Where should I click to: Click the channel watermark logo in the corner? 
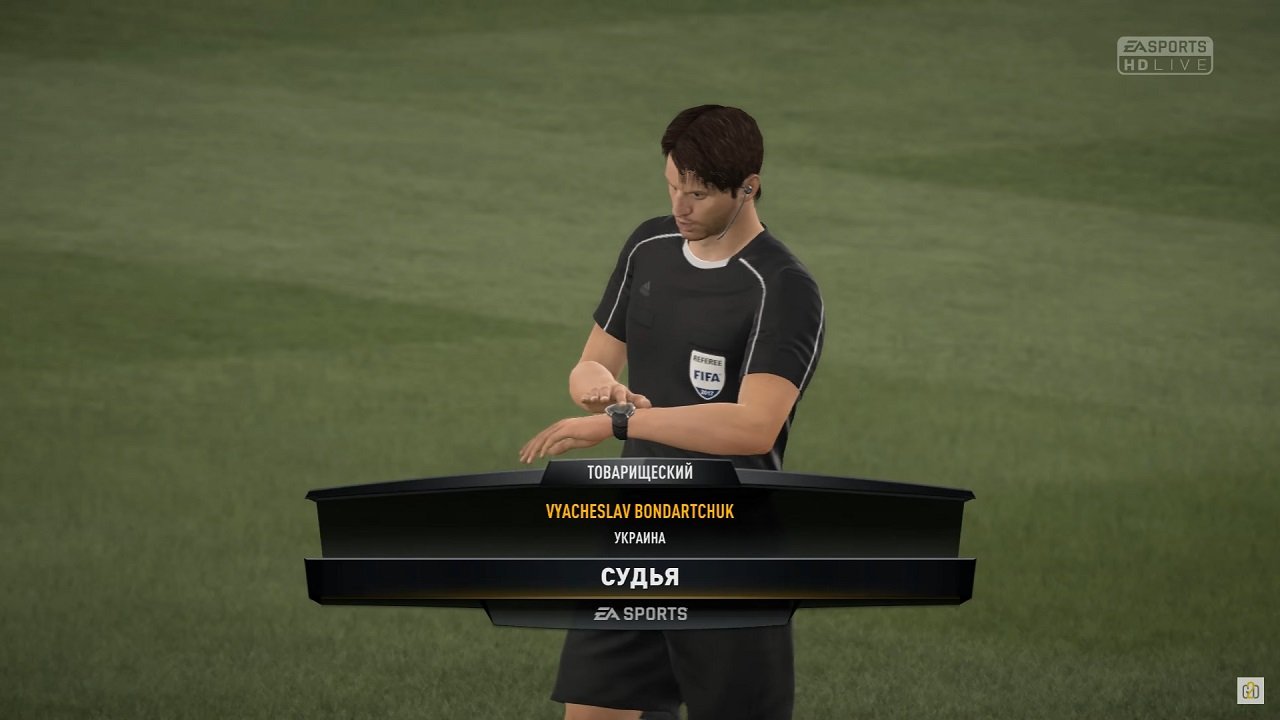click(x=1250, y=690)
